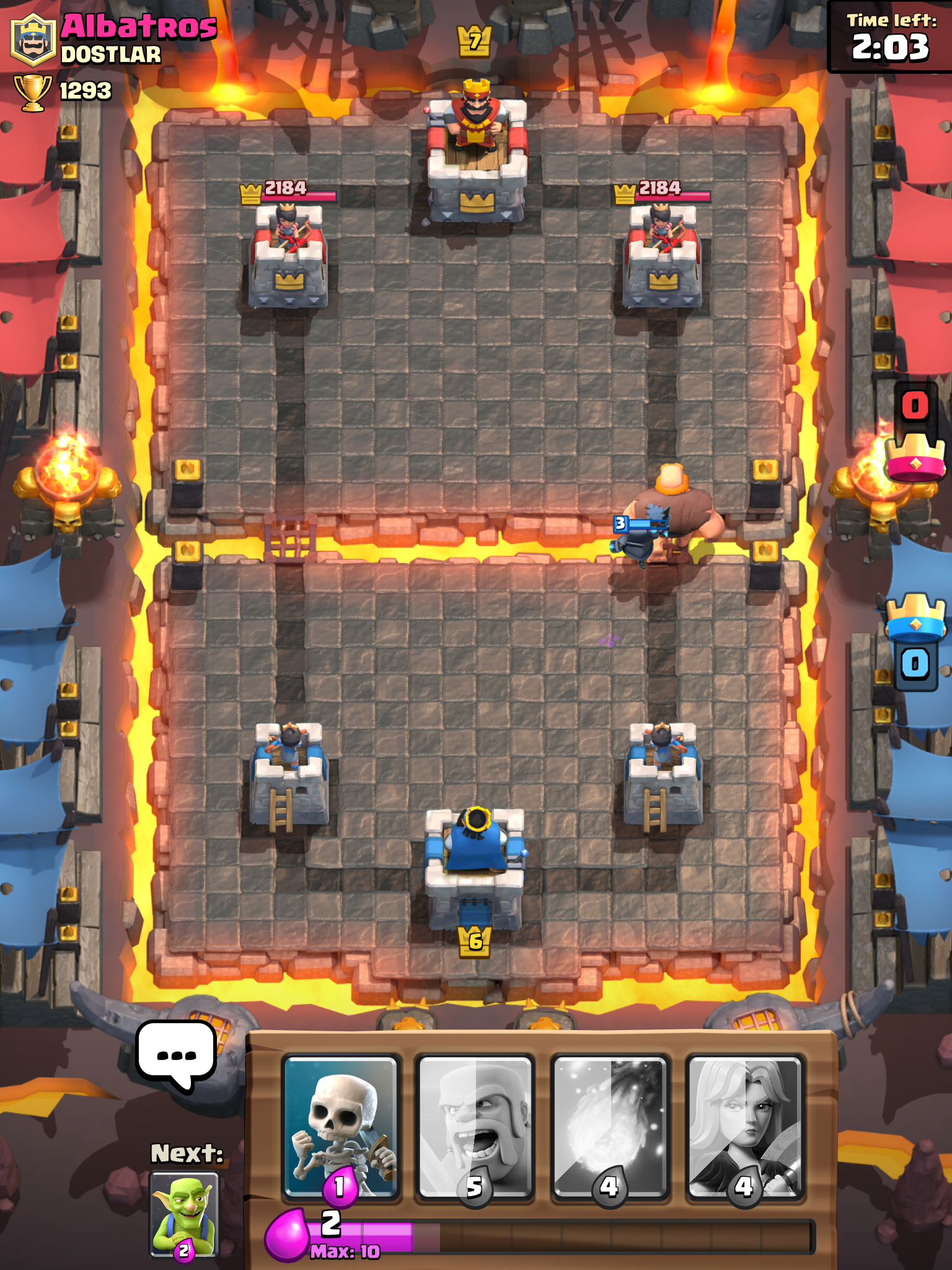Select the Skeletons card
This screenshot has height=1270, width=952.
[340, 1126]
